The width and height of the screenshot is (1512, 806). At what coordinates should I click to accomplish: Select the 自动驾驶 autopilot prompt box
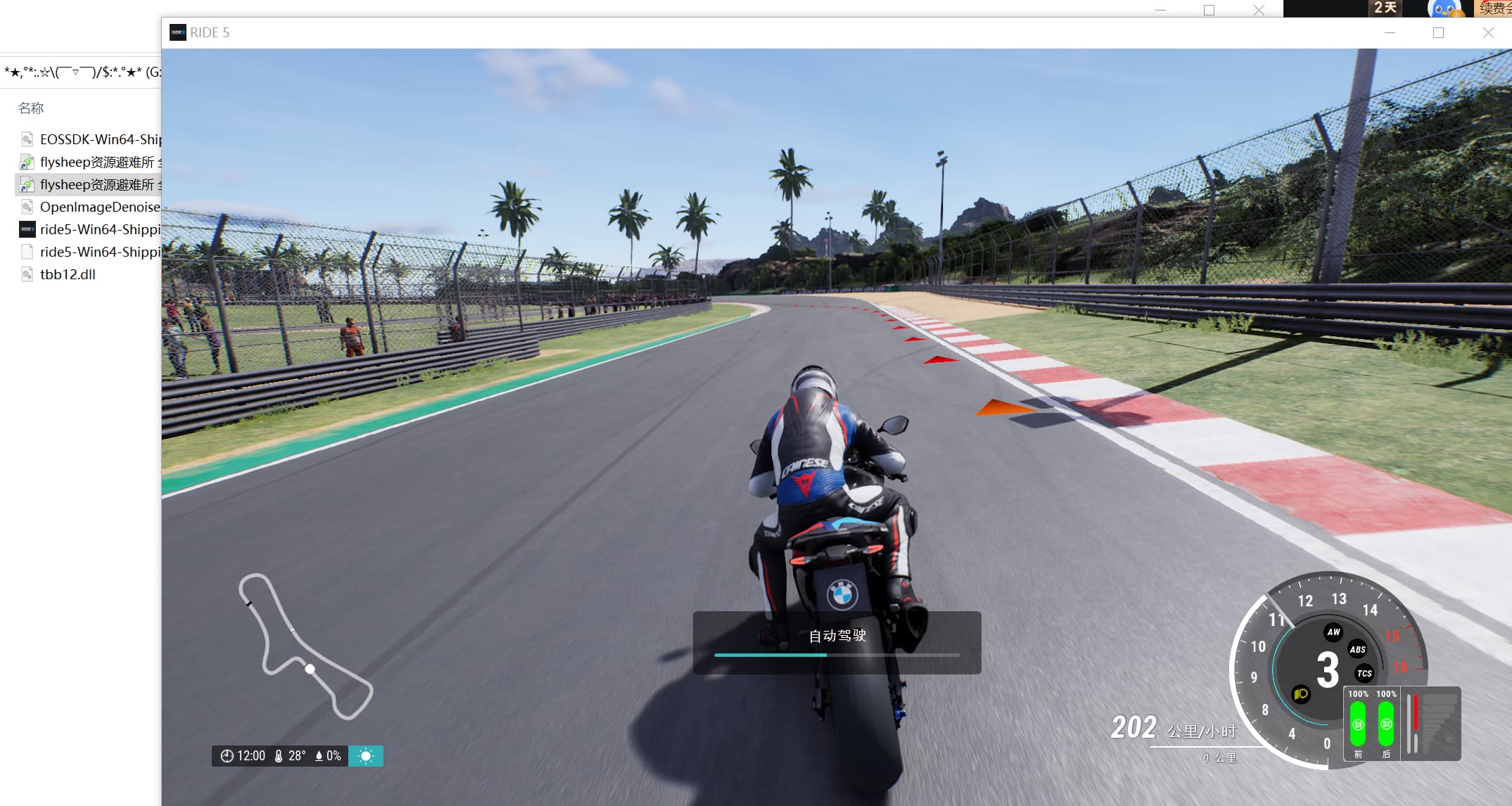837,642
